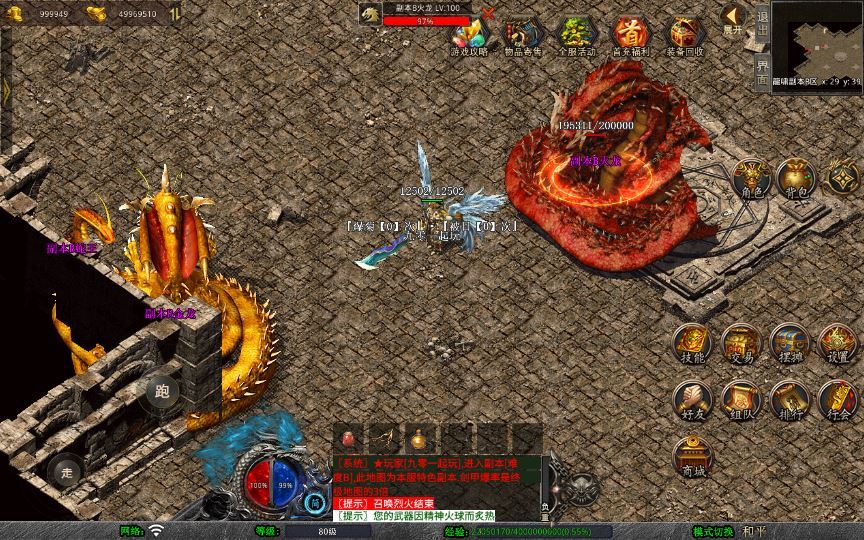
Task: Click the 界面 interface tab
Action: pyautogui.click(x=762, y=69)
